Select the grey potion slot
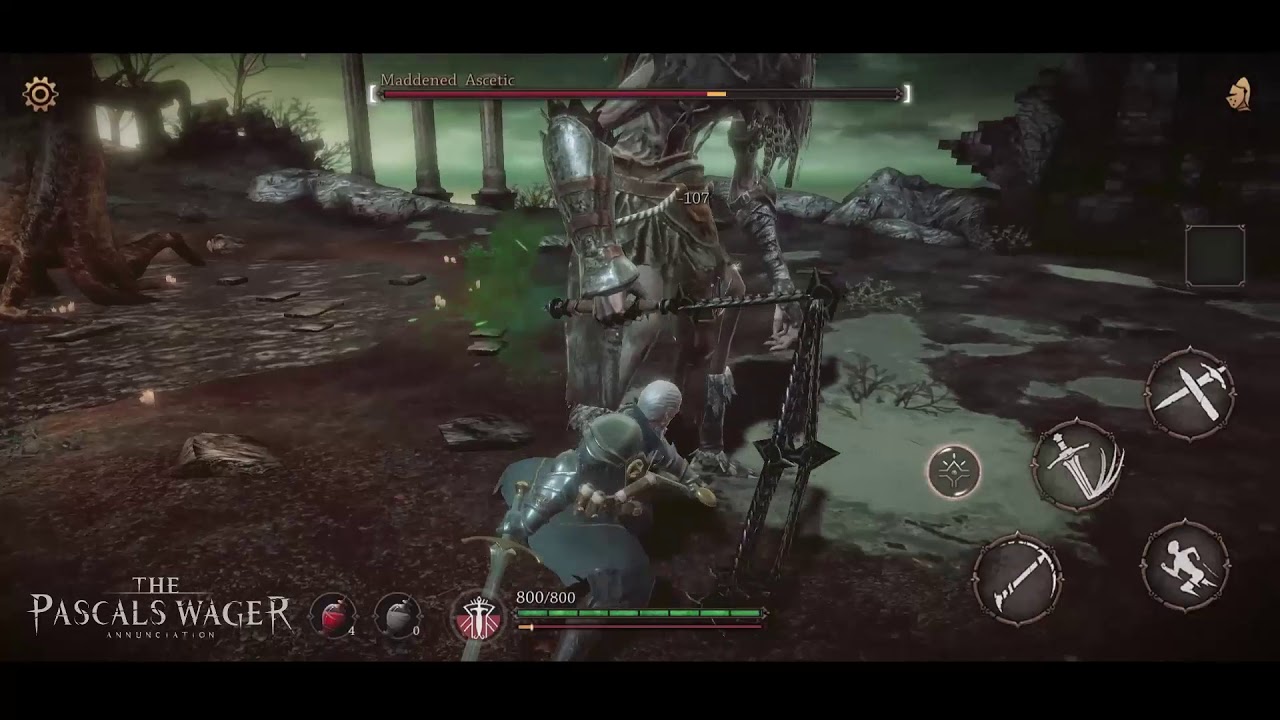This screenshot has height=720, width=1280. pos(397,615)
